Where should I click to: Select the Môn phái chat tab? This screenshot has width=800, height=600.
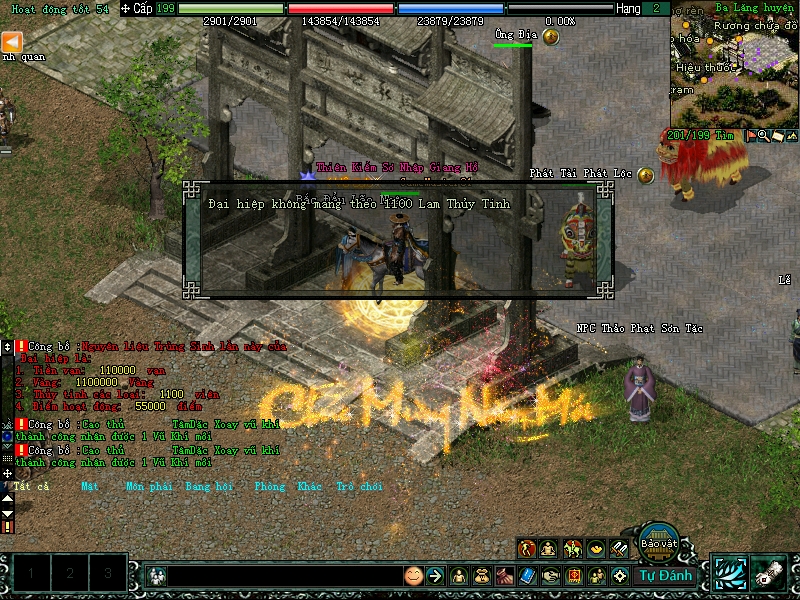(x=148, y=487)
